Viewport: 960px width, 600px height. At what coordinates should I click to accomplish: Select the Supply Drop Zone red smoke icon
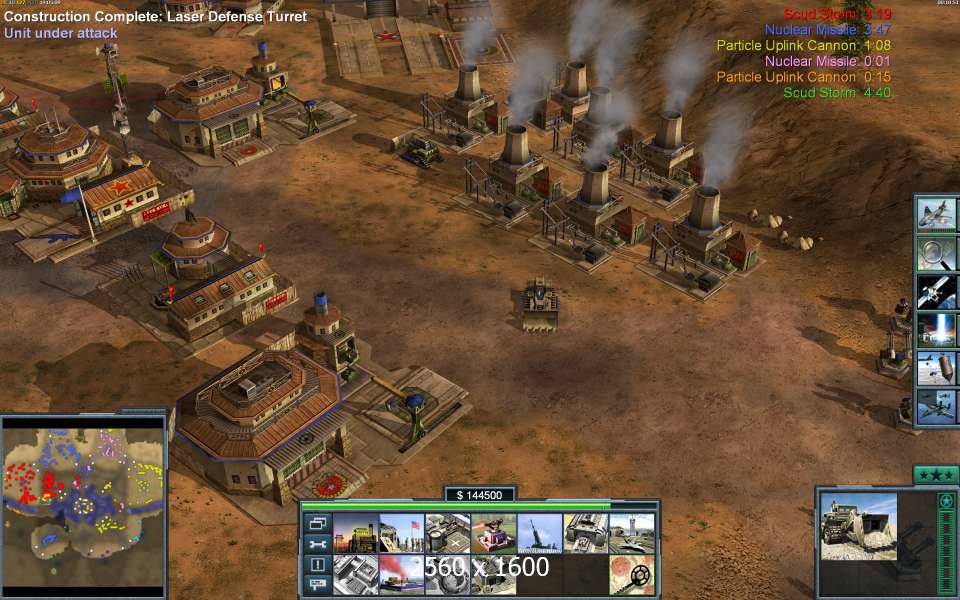[401, 575]
